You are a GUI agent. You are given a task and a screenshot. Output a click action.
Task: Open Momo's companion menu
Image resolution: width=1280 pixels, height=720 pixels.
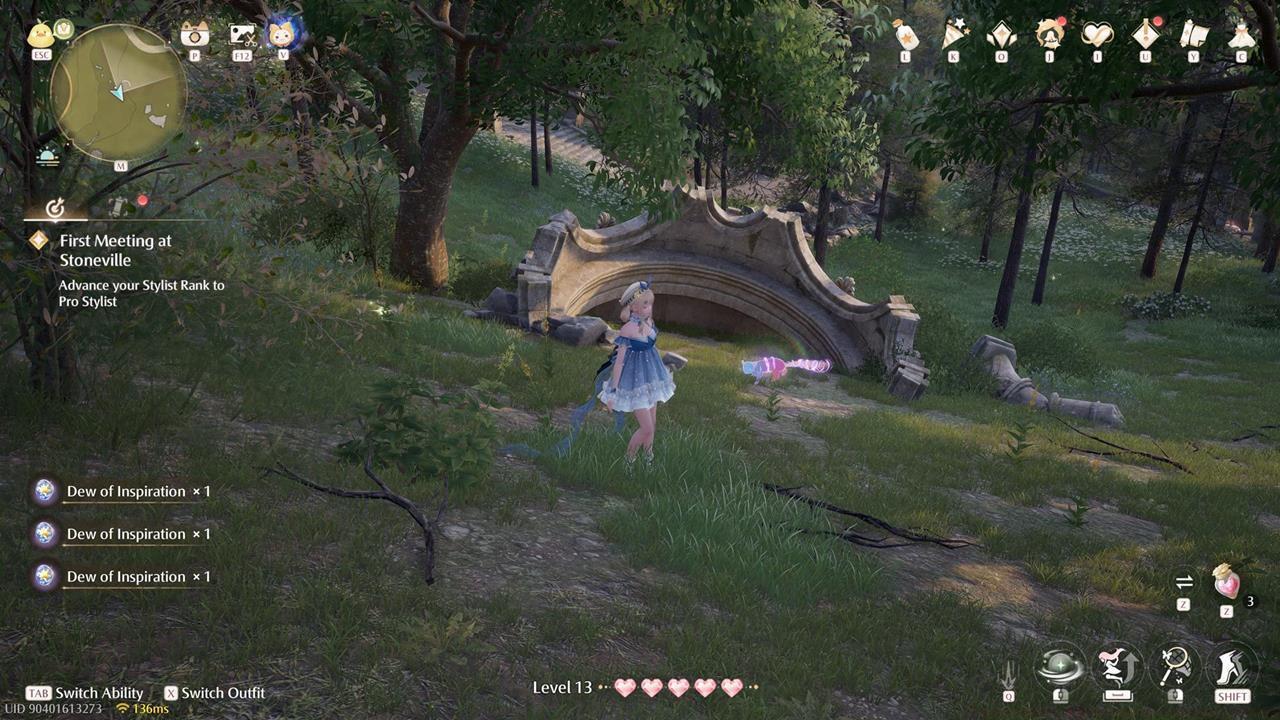284,33
